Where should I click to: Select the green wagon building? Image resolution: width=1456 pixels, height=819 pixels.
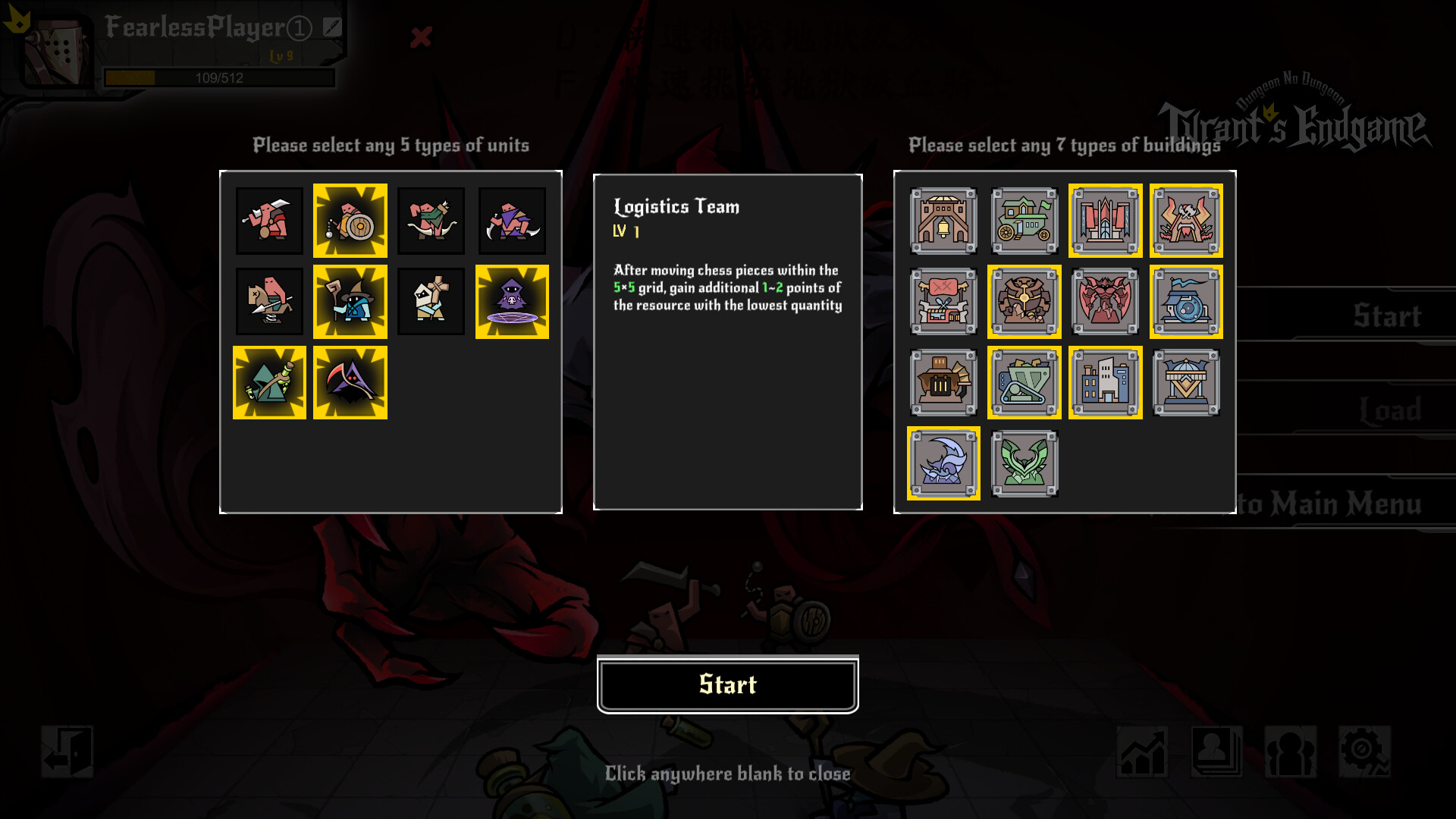[1025, 221]
